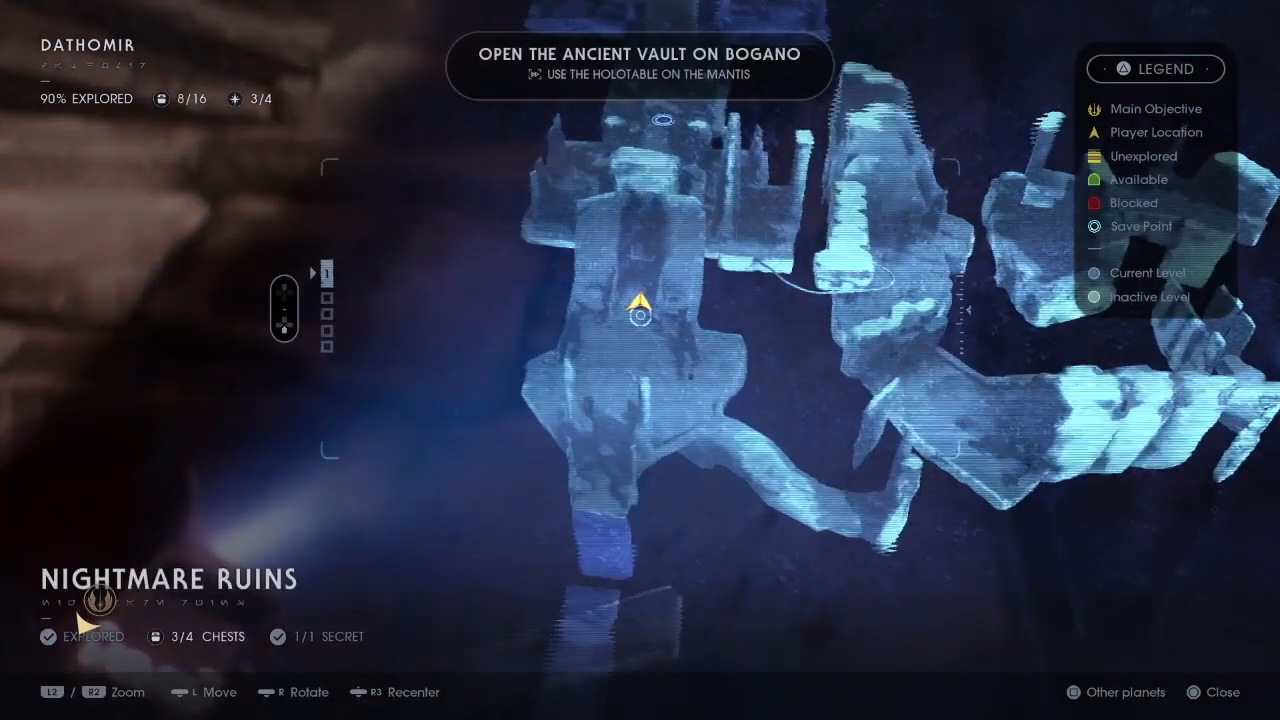
Task: Select the Nightmare Ruins region title
Action: 168,579
